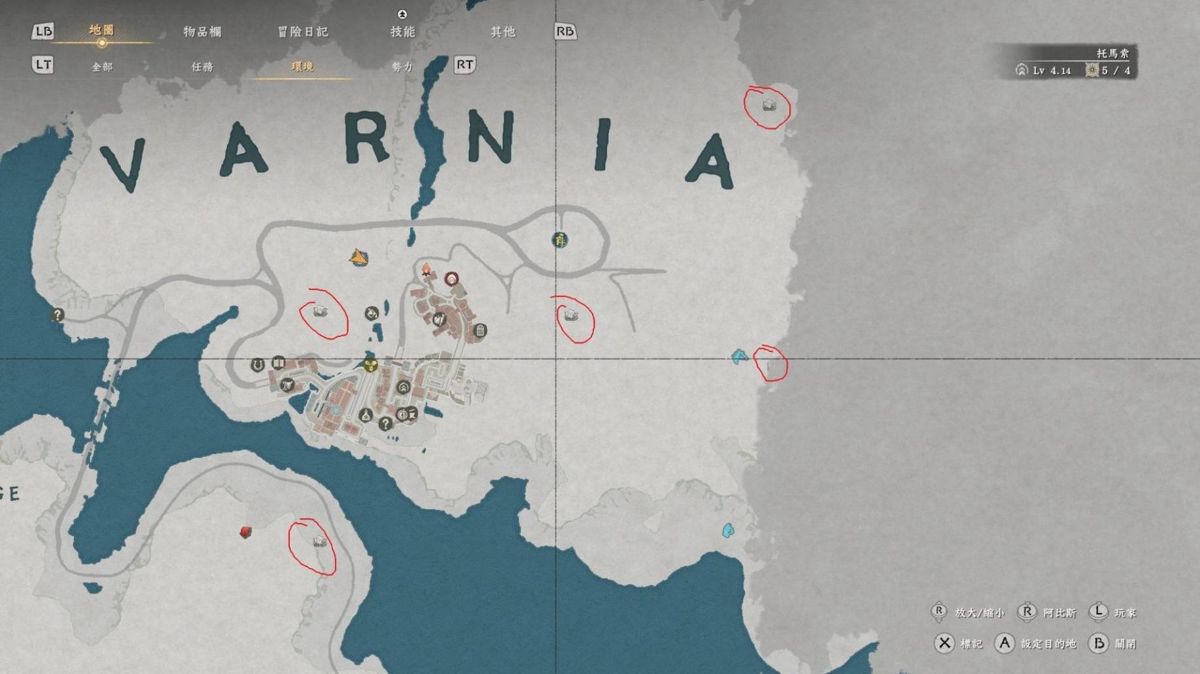Select the 地圖 map tab
The image size is (1200, 674).
102,31
